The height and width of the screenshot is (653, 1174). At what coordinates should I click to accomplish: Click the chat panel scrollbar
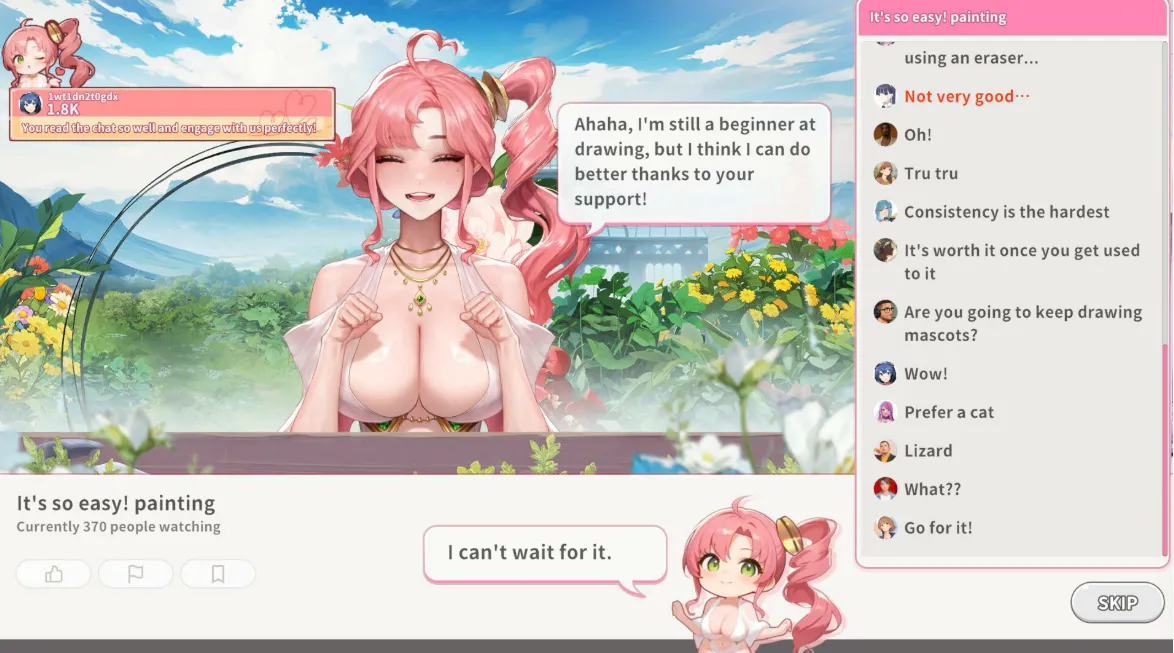tap(1164, 449)
